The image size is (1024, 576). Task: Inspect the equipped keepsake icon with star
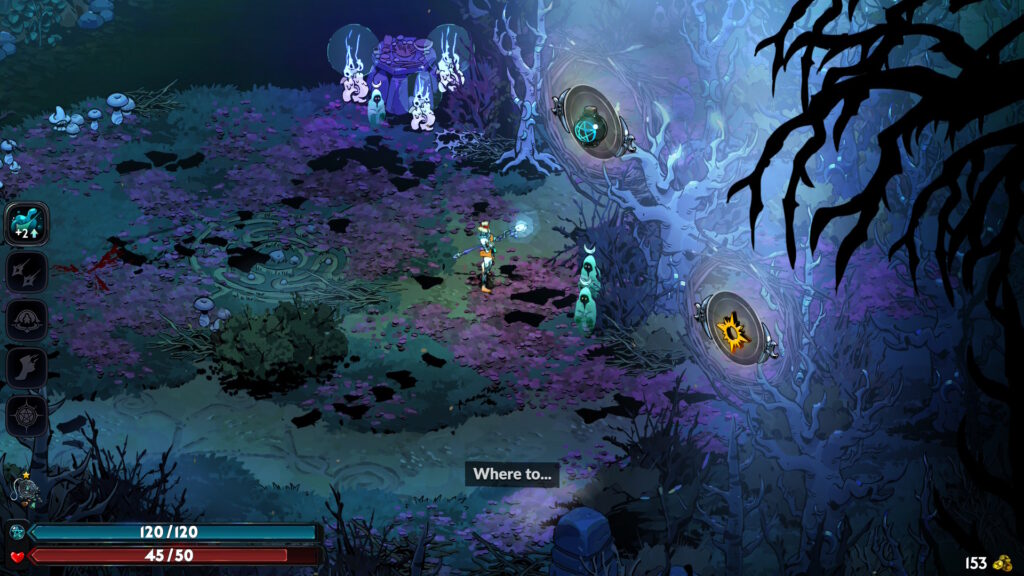[x=25, y=491]
